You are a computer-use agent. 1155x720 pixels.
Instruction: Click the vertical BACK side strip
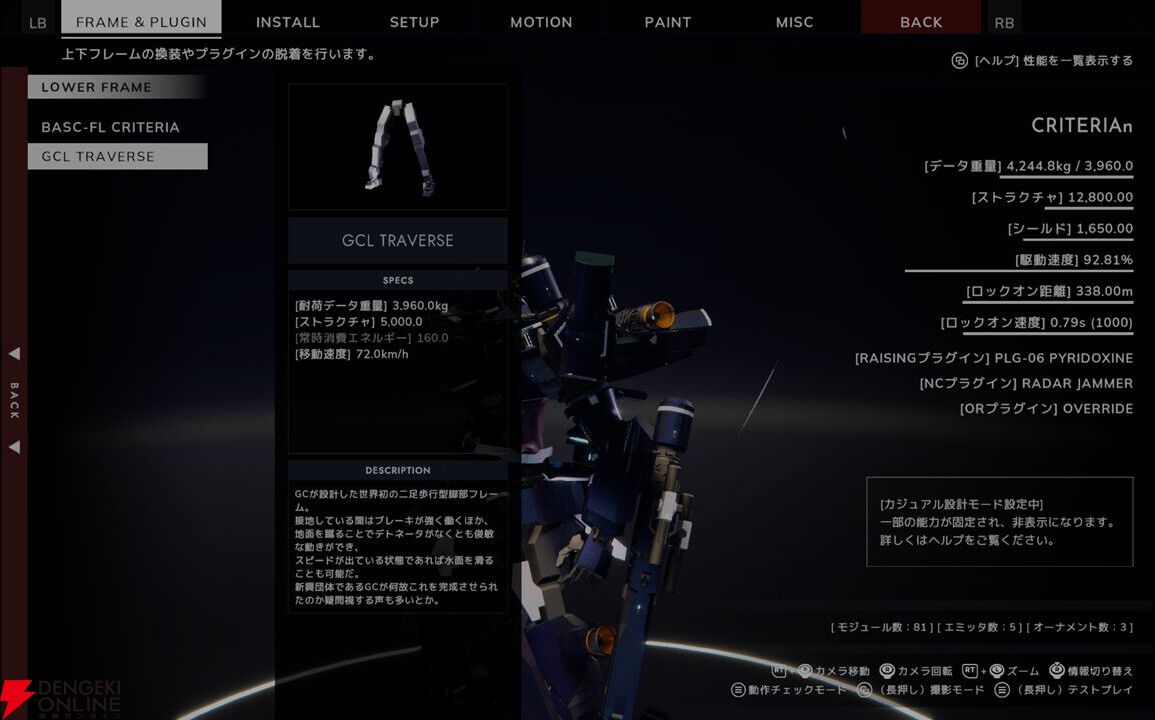click(14, 400)
